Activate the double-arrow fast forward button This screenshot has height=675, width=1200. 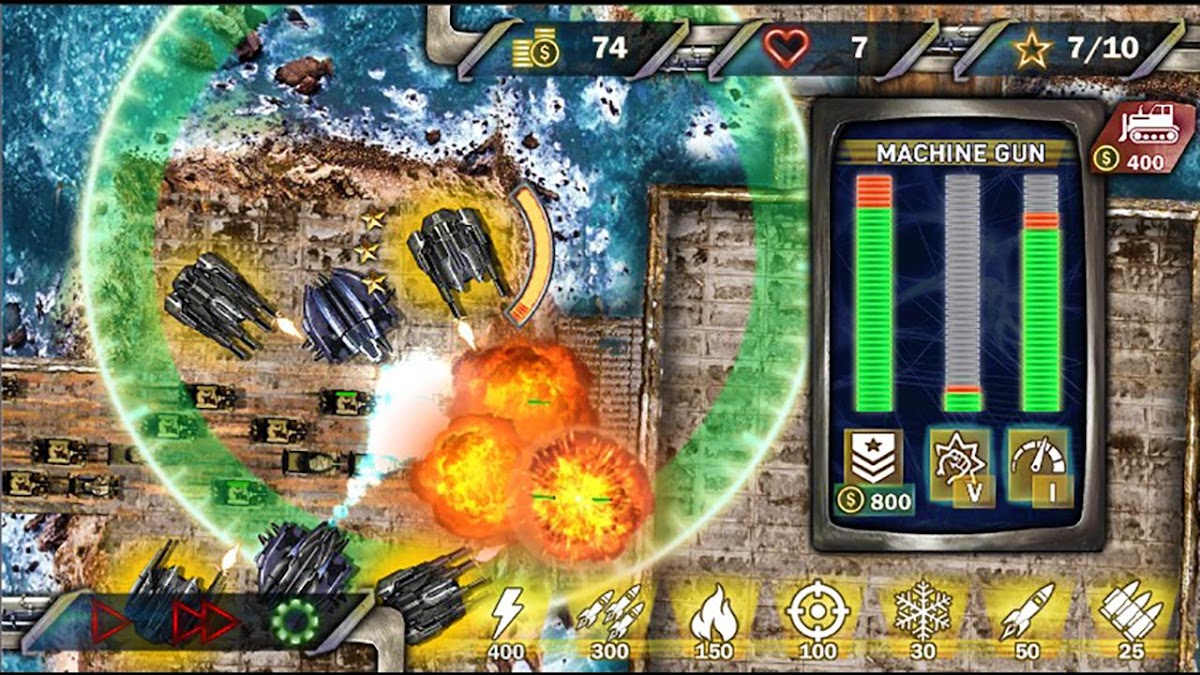point(206,622)
